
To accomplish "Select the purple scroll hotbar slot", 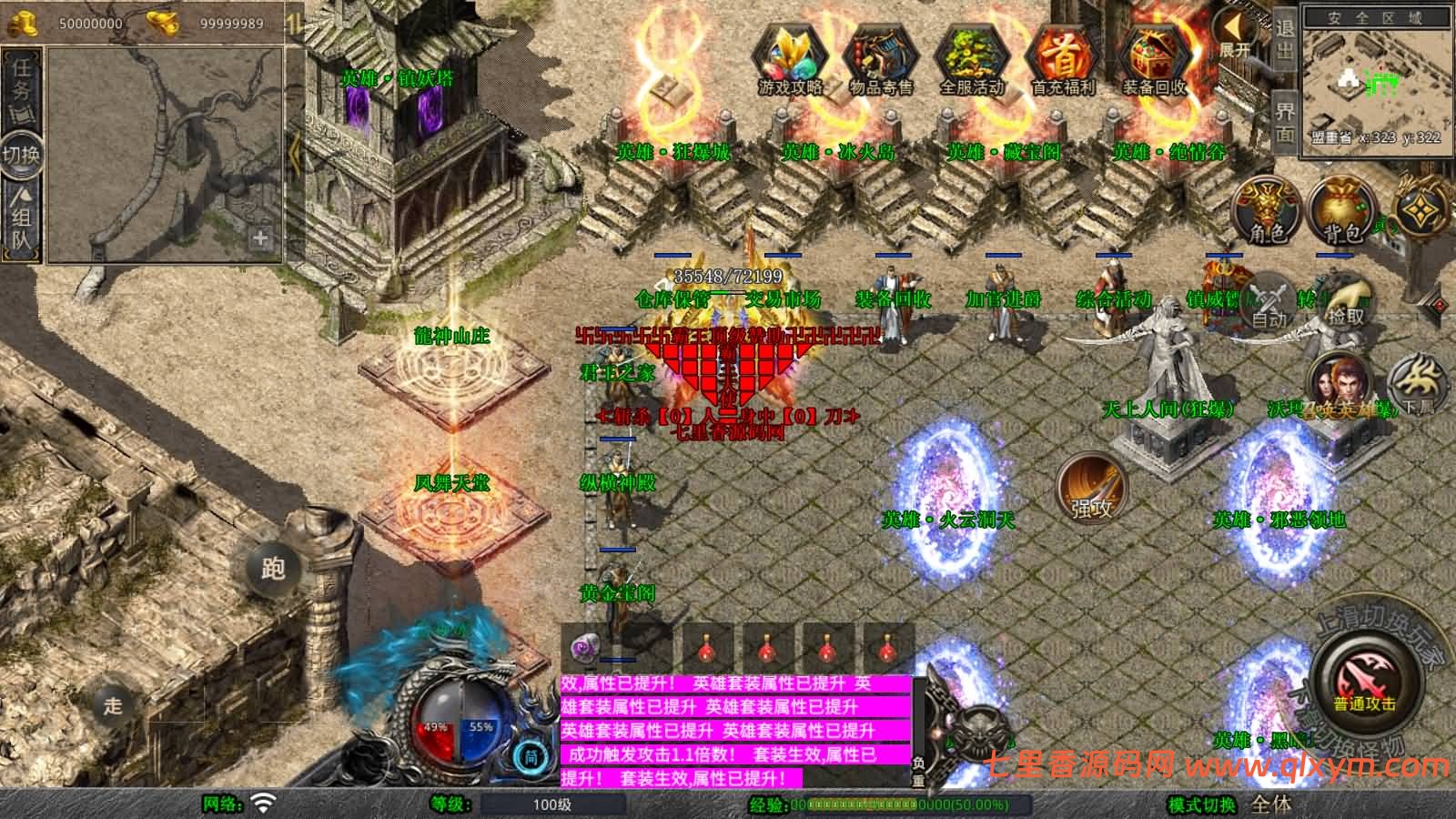I will tap(584, 649).
